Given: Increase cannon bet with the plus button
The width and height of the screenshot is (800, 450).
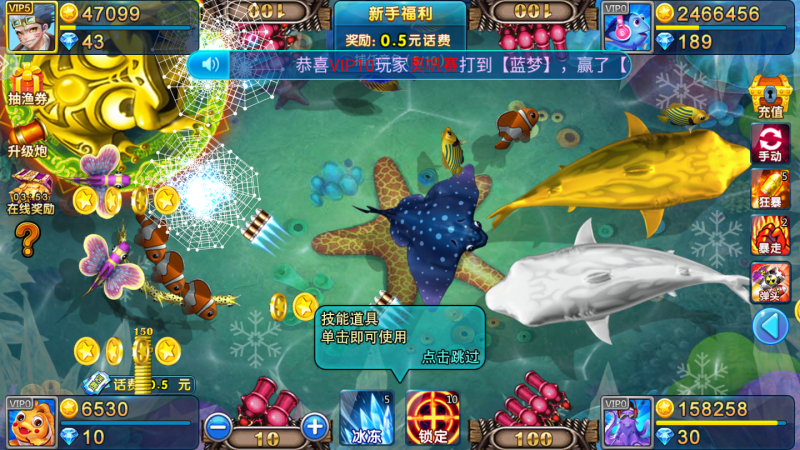Looking at the screenshot, I should [314, 427].
